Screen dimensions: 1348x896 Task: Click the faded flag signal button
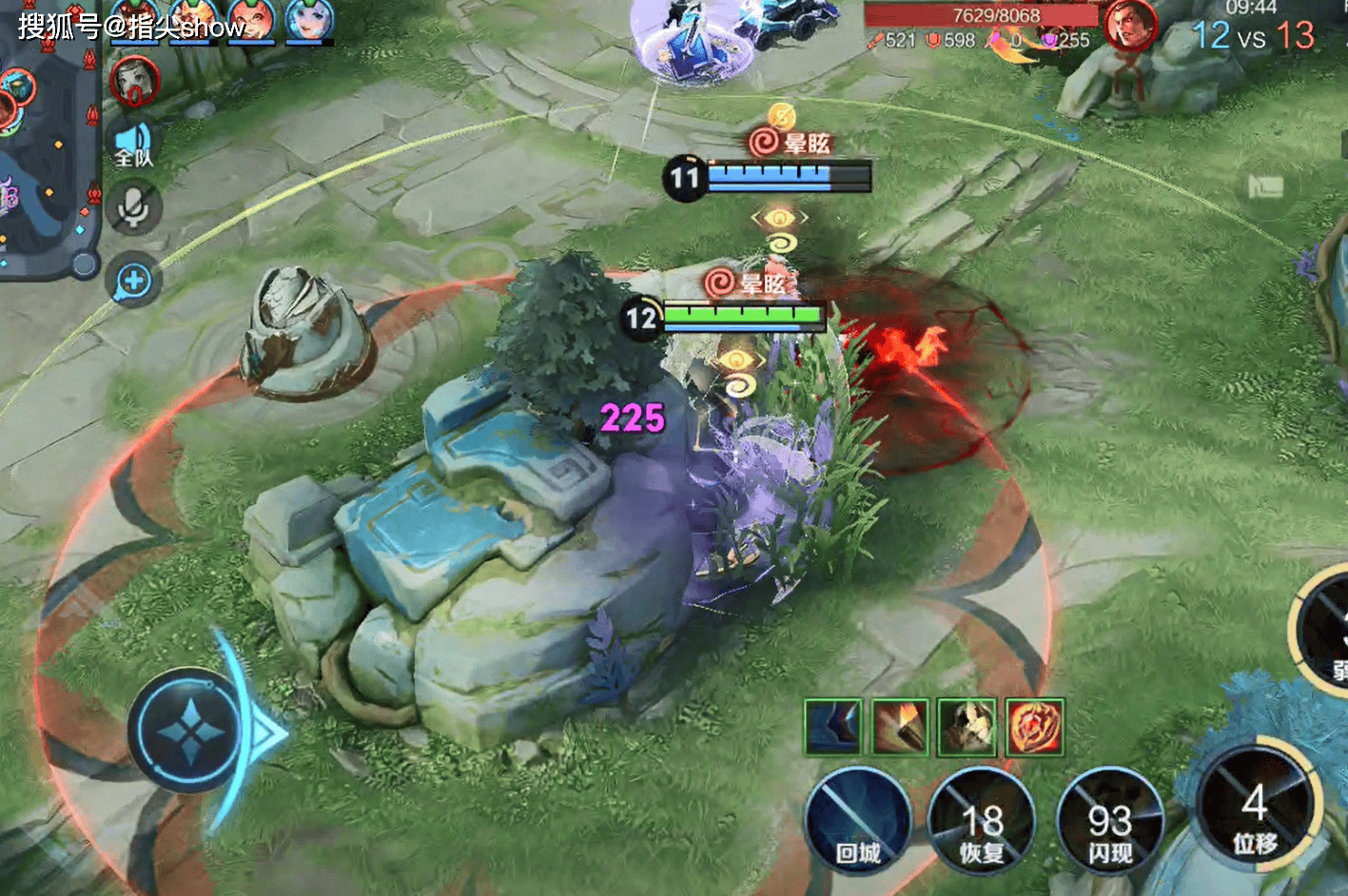coord(1265,186)
